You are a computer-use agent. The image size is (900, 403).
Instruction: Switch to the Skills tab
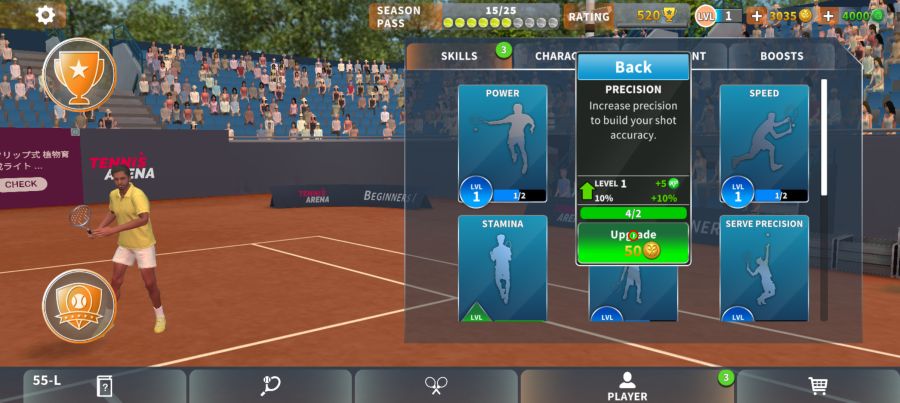[x=459, y=57]
